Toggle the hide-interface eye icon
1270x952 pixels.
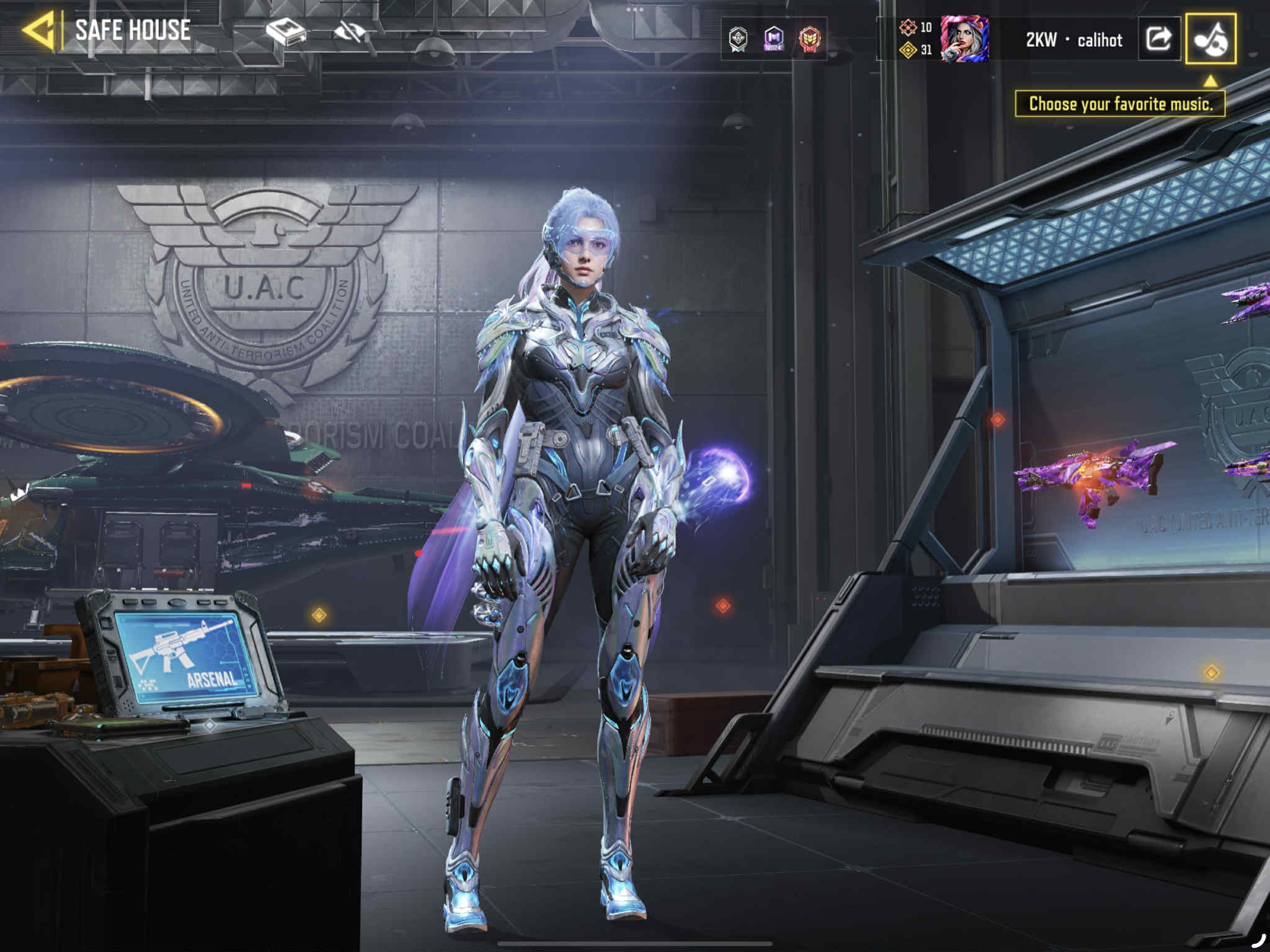(x=349, y=31)
